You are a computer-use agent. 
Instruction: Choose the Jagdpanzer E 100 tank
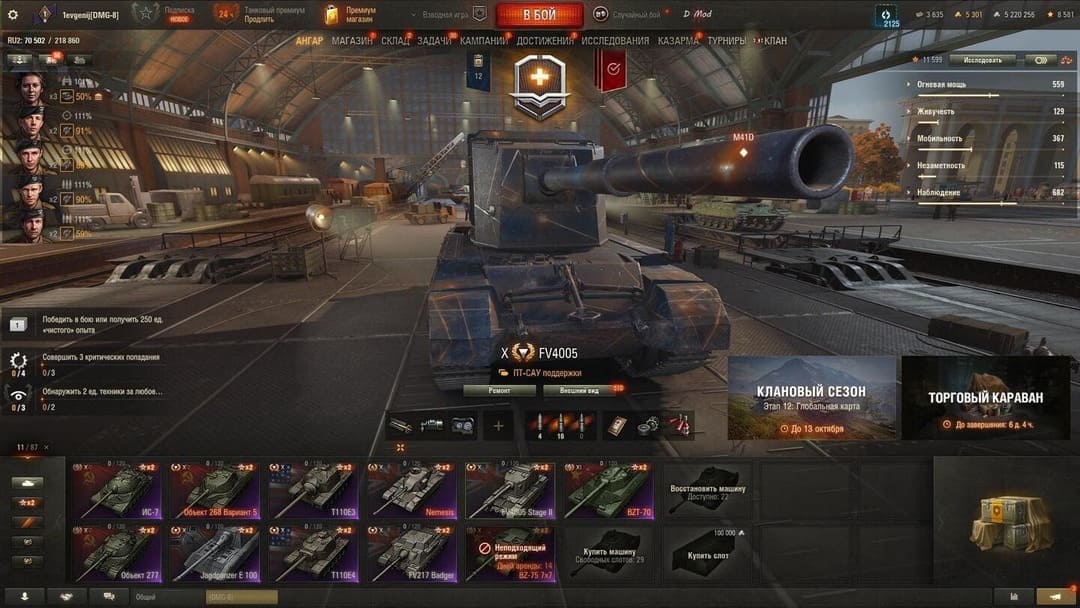[213, 551]
